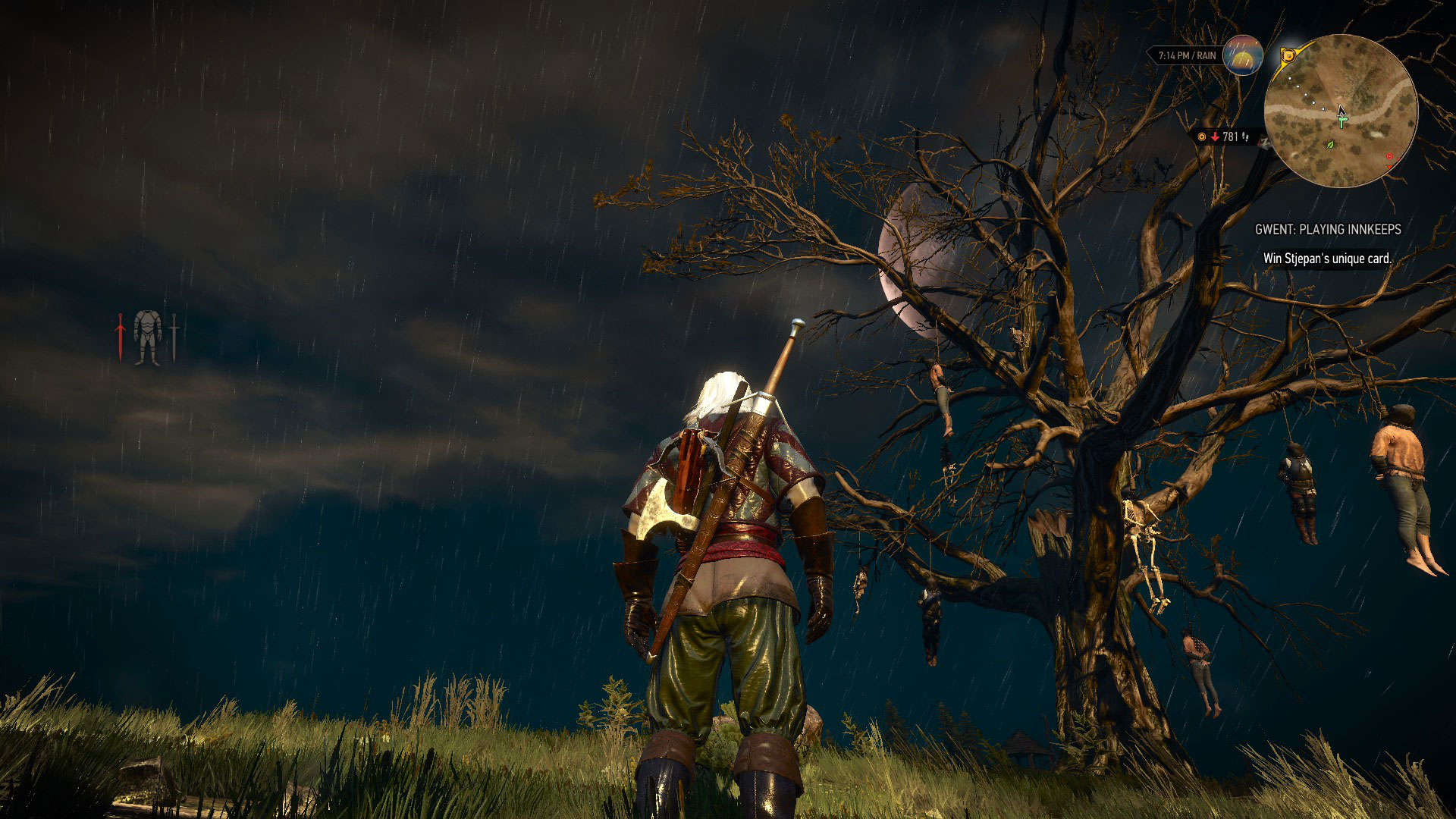Click the crown currency icon next to 781
This screenshot has height=819, width=1456.
tap(1201, 136)
